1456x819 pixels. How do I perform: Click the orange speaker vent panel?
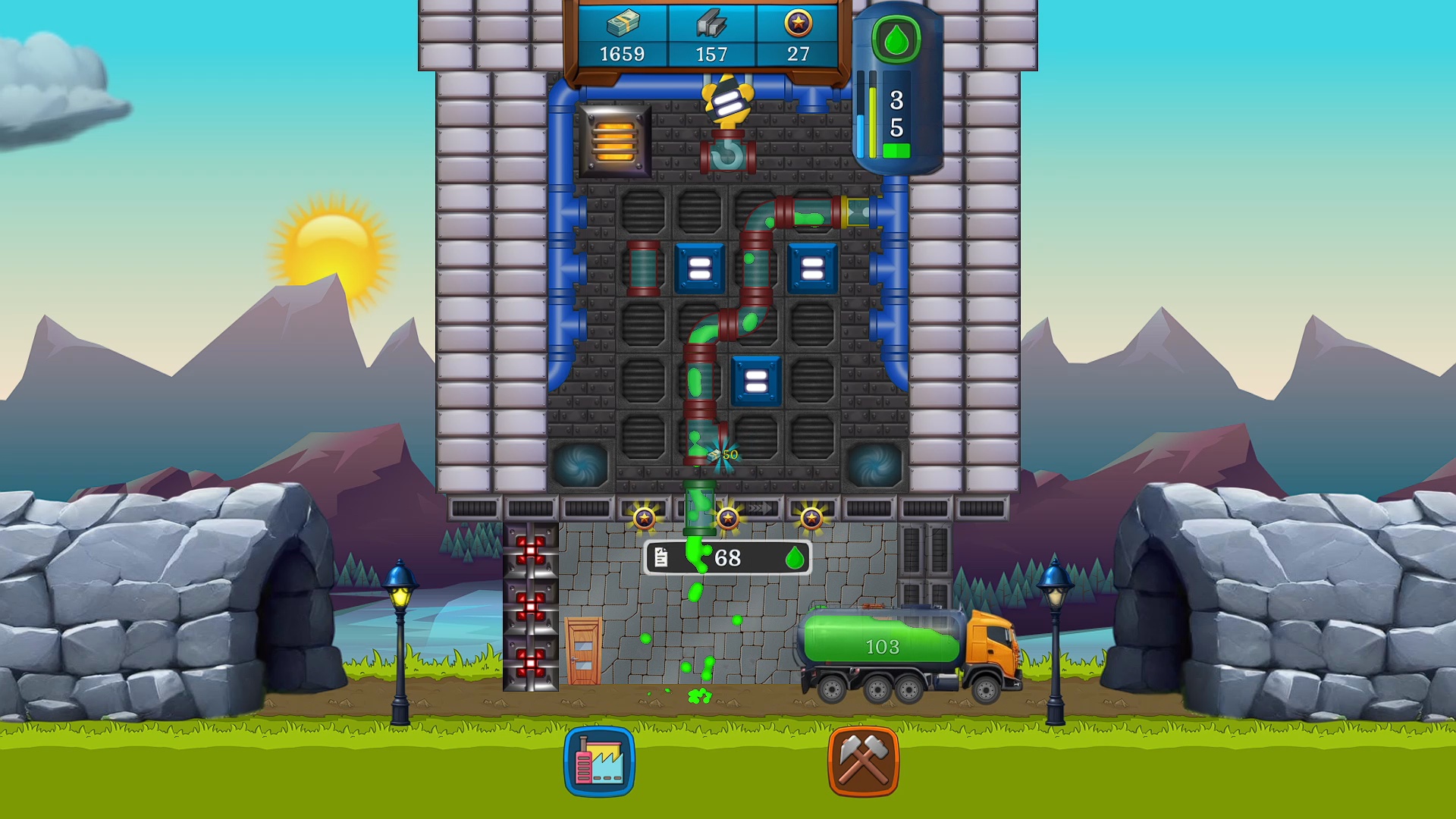click(614, 141)
